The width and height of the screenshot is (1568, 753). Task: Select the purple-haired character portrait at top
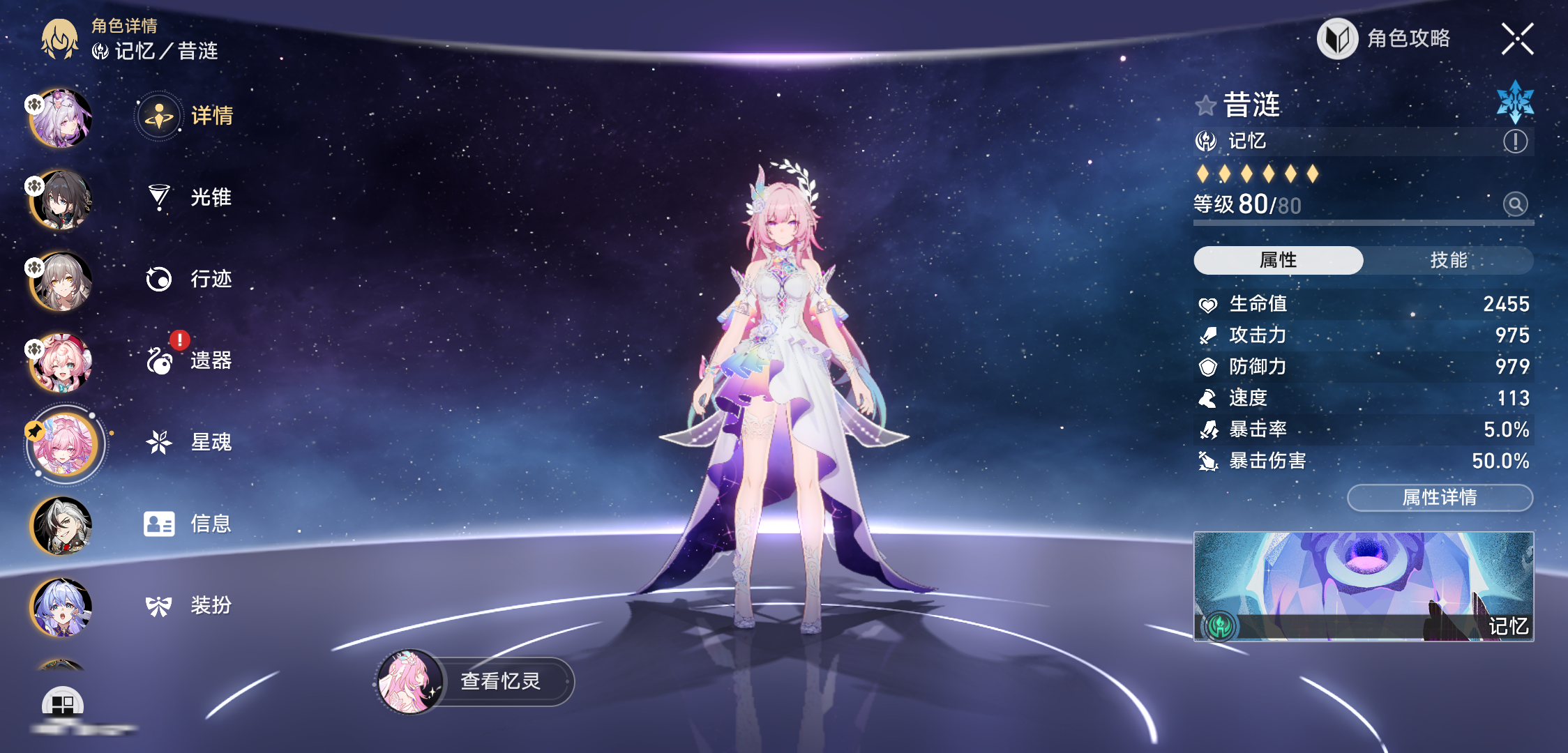[61, 119]
